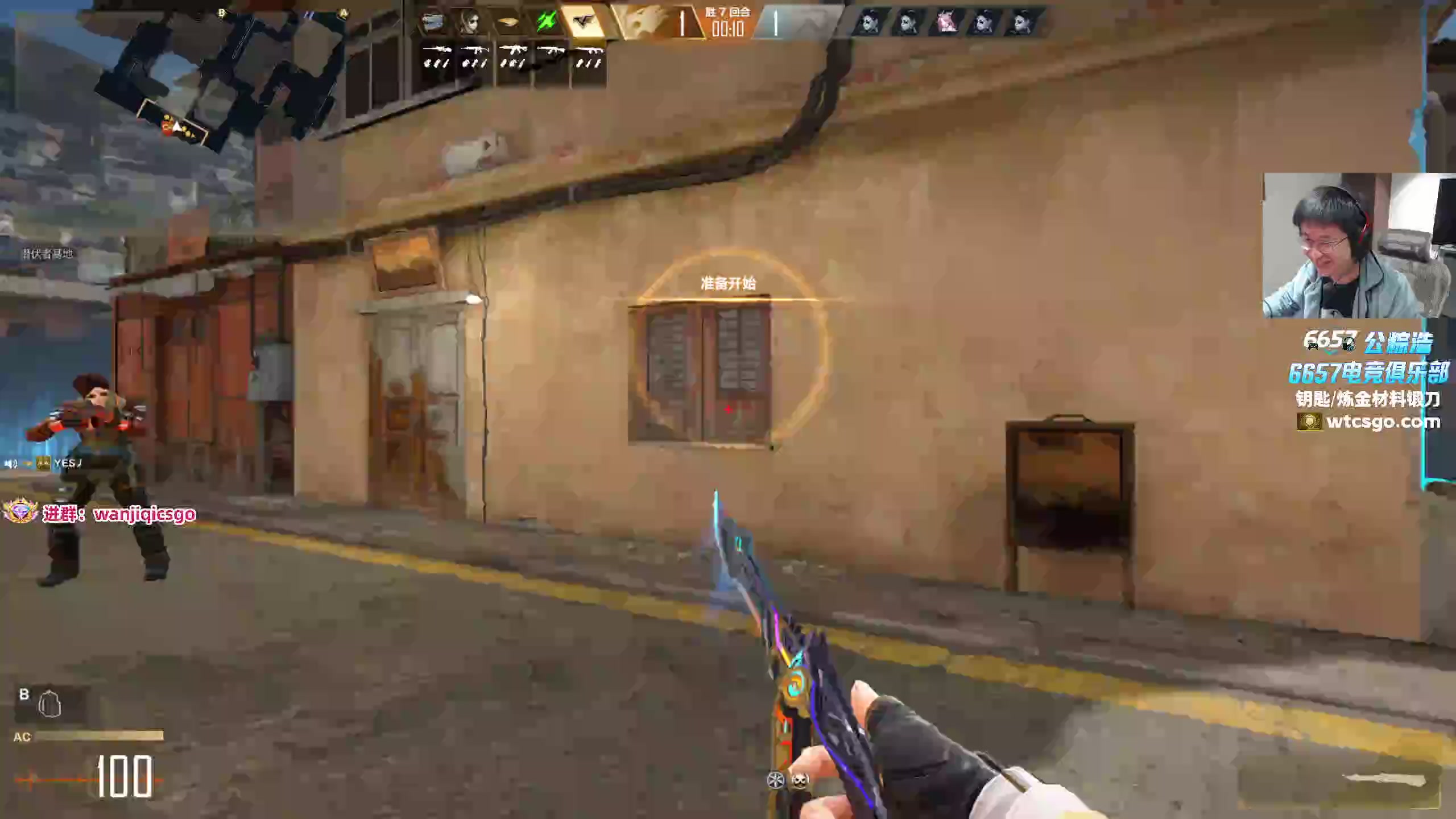Click the green lightning teammate icon

pos(545,23)
